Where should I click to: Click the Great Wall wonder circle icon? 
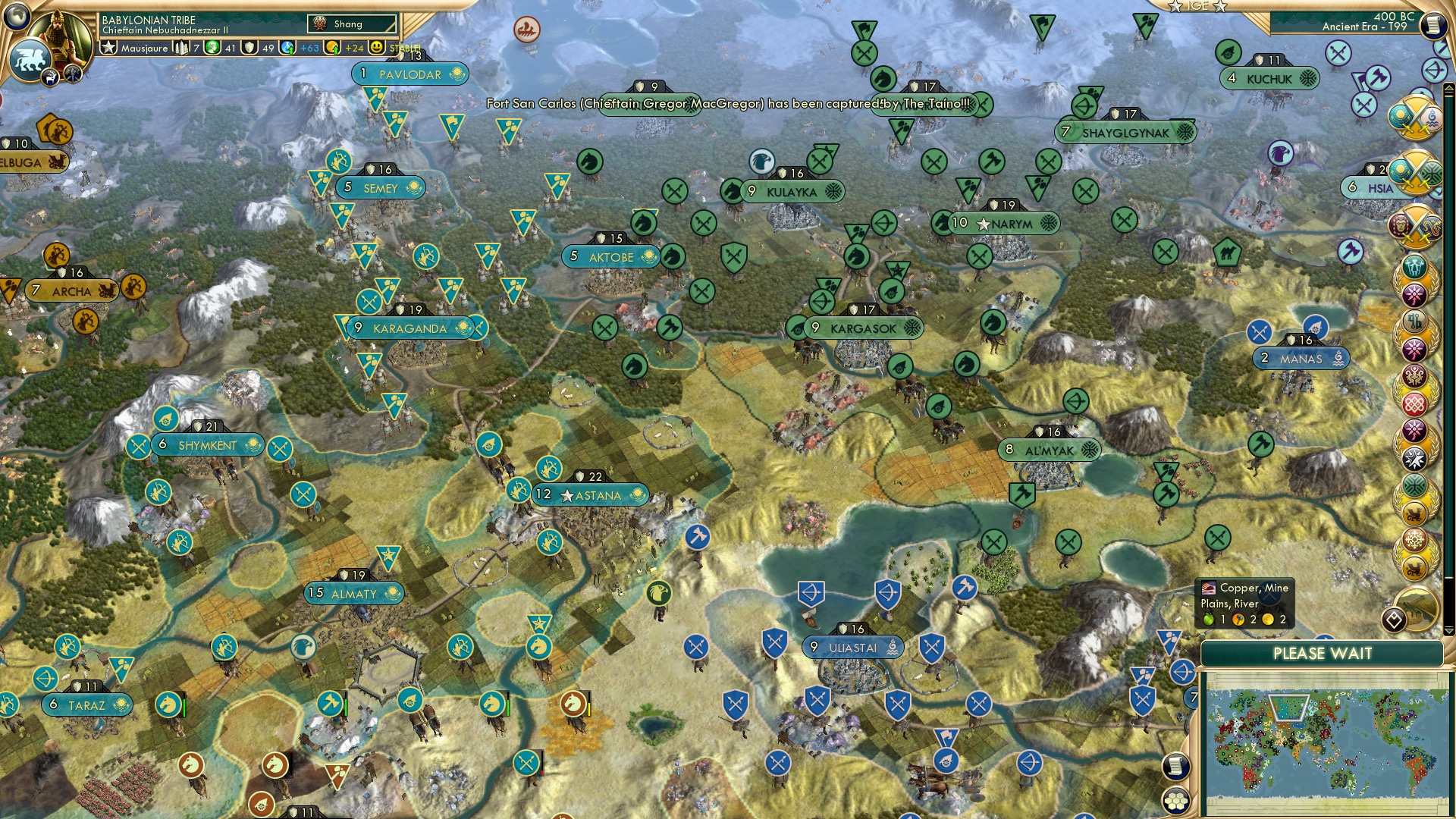click(x=1415, y=608)
